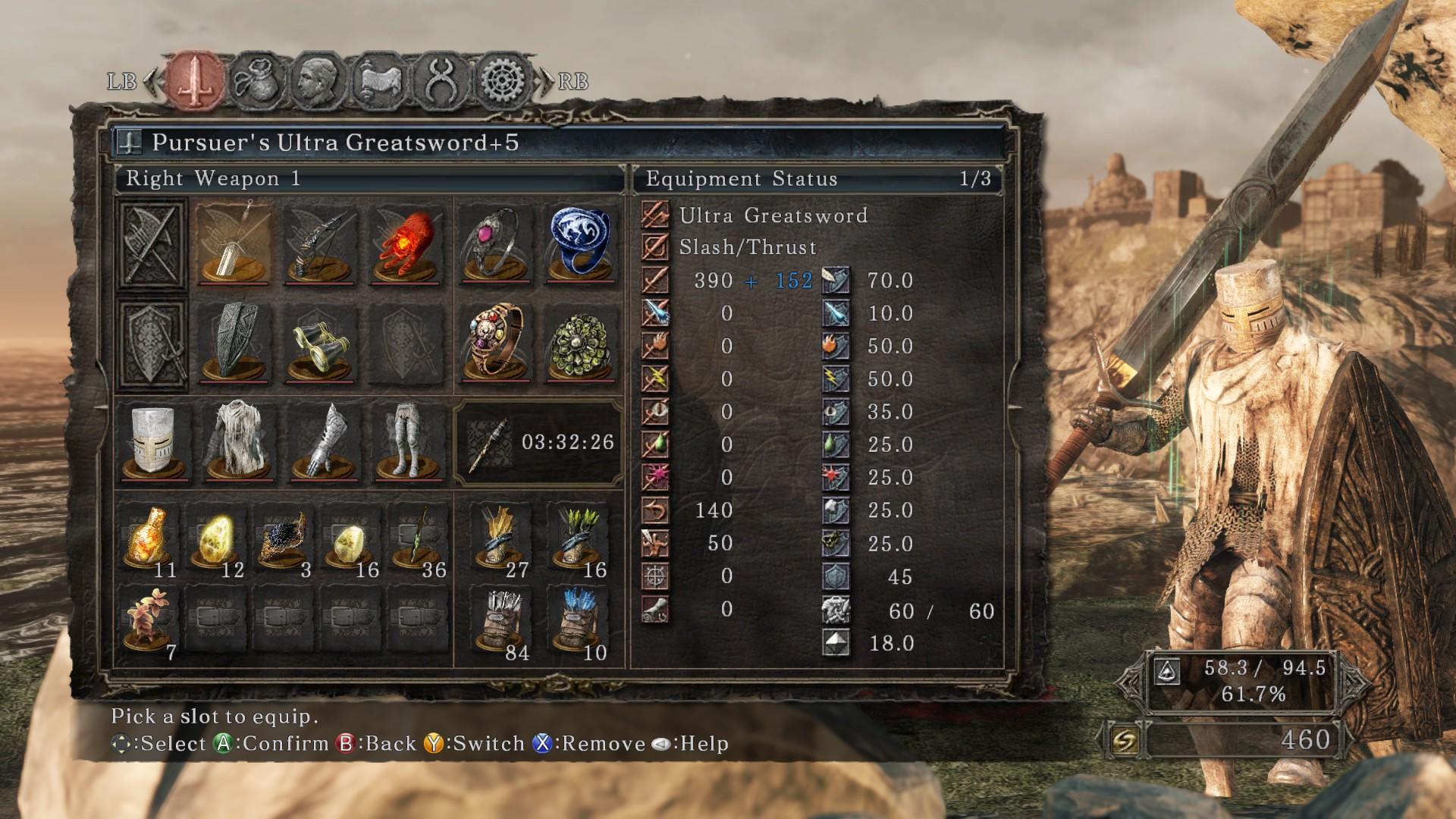Open the gear-shaped settings tab

pyautogui.click(x=504, y=80)
